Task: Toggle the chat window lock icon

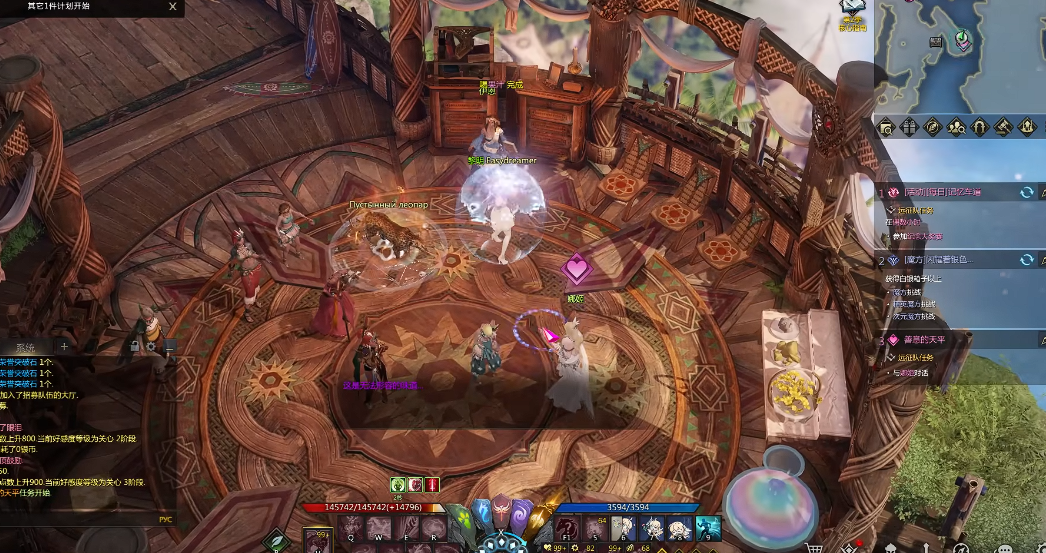Action: tap(134, 346)
